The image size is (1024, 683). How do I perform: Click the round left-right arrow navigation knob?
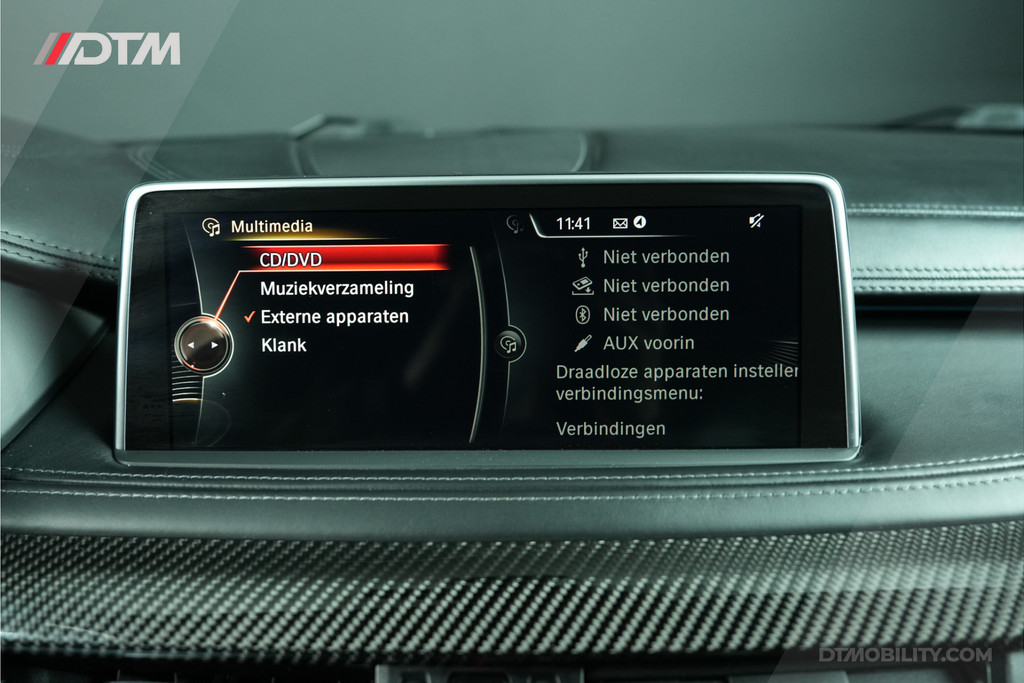coord(203,345)
